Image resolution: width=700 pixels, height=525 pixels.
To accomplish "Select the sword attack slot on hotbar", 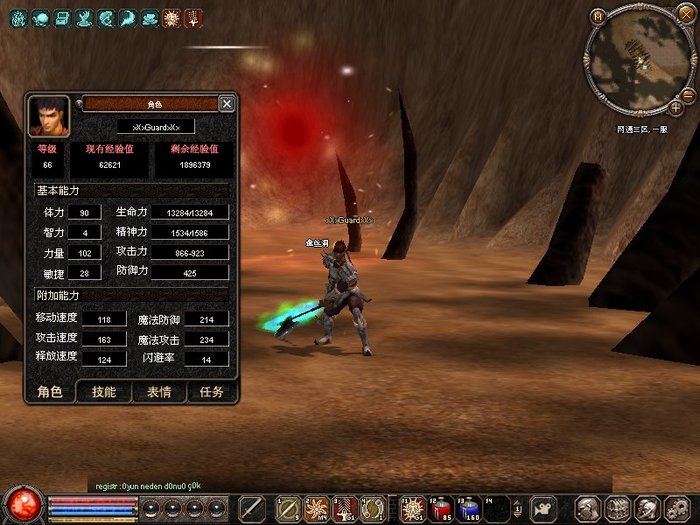I will click(x=253, y=508).
